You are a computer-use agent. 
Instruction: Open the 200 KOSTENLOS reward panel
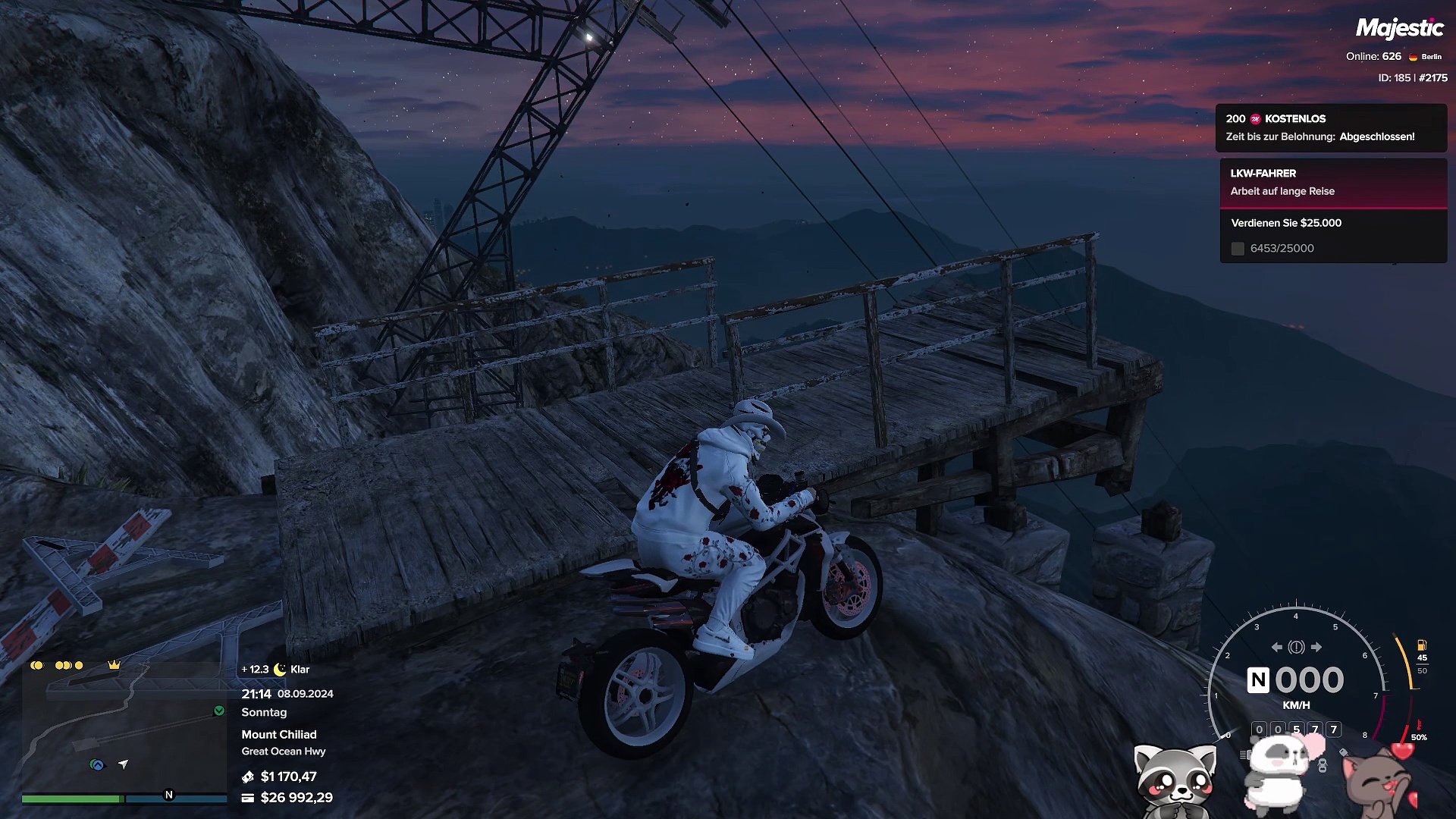click(x=1331, y=127)
